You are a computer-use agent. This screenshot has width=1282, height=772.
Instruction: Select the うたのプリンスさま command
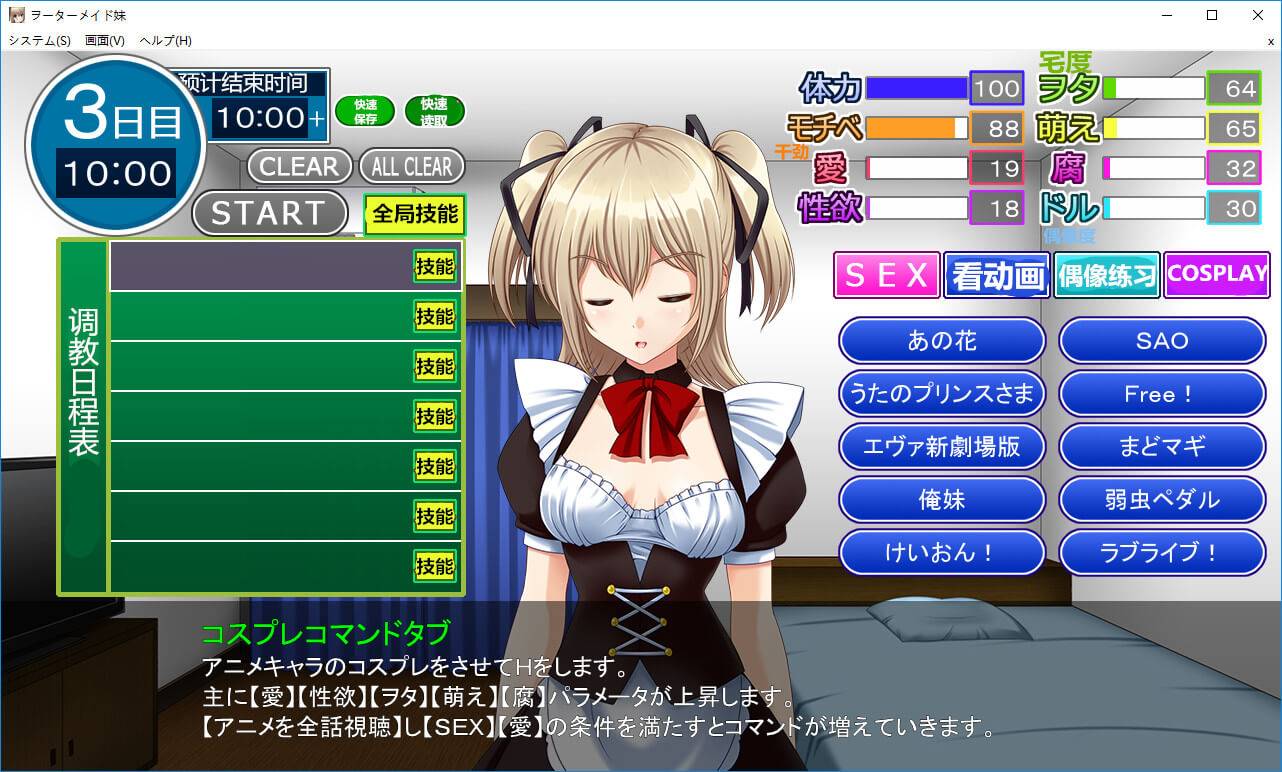coord(942,394)
